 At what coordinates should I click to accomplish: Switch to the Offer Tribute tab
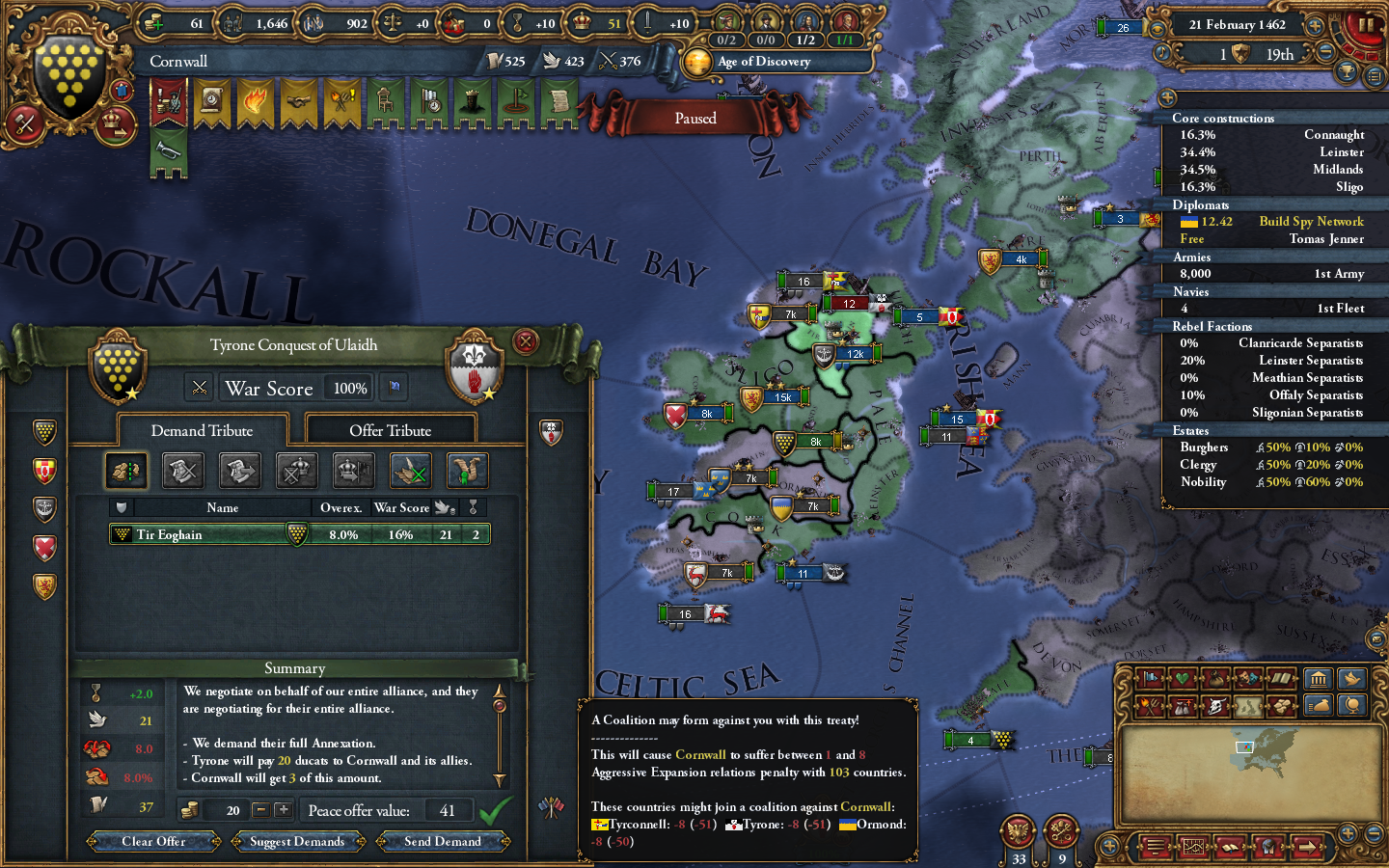click(x=390, y=429)
